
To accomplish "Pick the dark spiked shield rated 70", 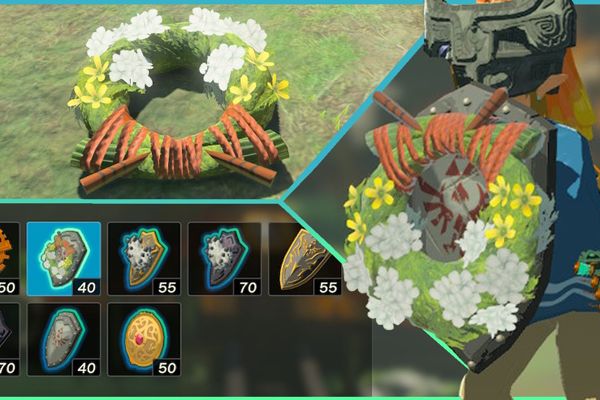I will pos(224,258).
